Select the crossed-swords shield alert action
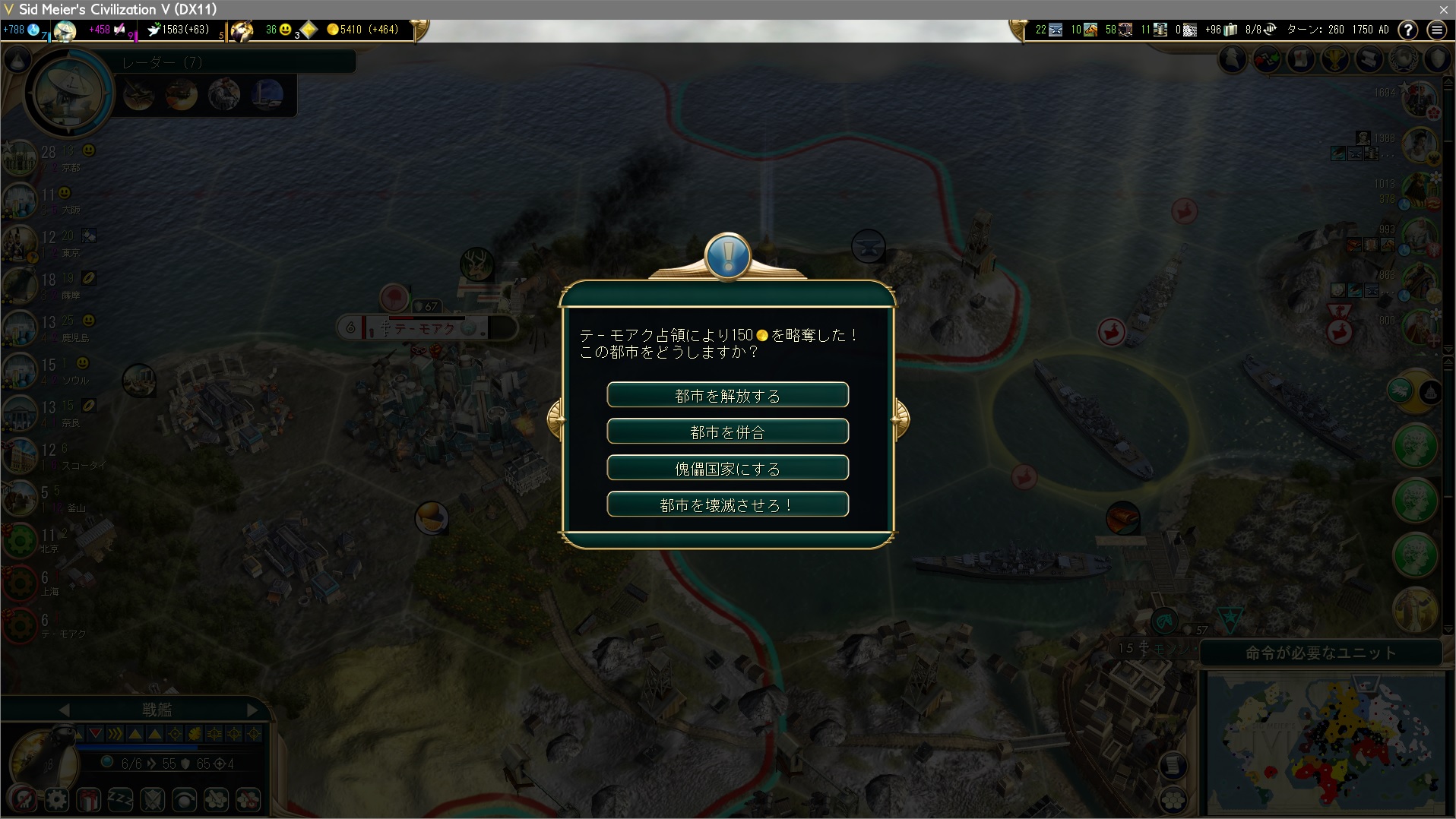Viewport: 1456px width, 819px height. [152, 799]
